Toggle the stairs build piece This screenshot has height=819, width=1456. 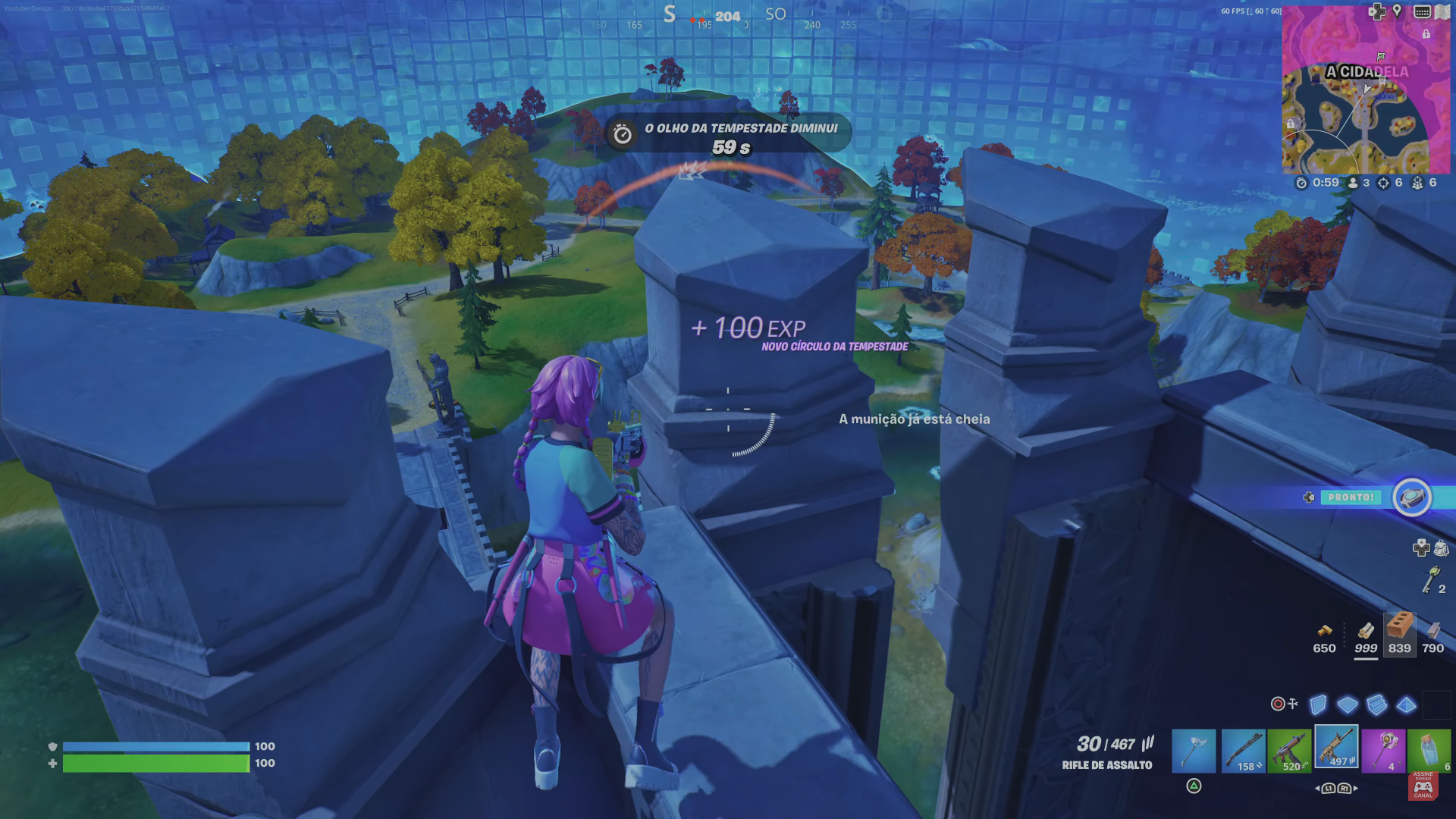[1376, 704]
